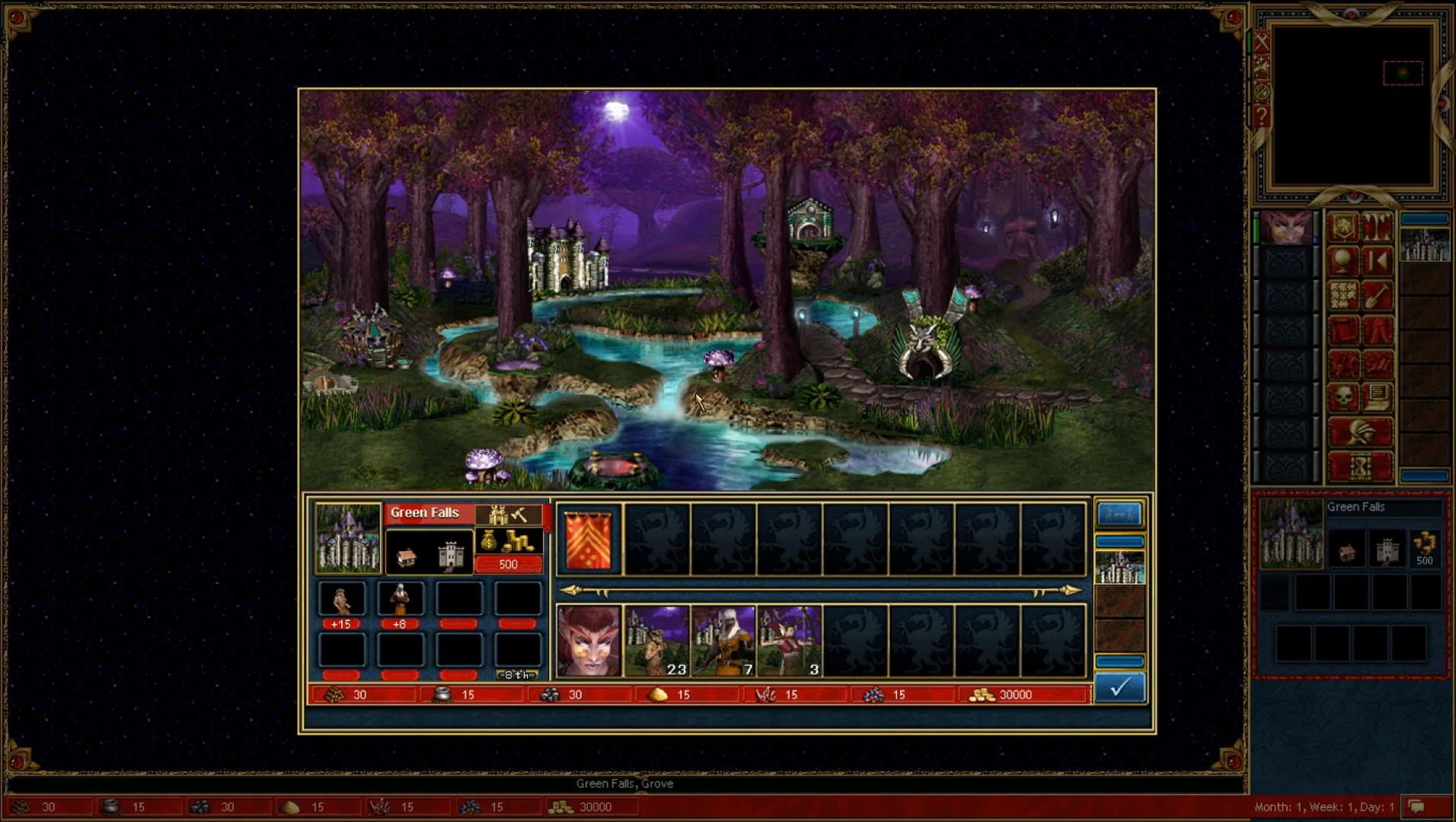Open the +15 creature dwelling slot
Image resolution: width=1456 pixels, height=822 pixels.
point(341,600)
